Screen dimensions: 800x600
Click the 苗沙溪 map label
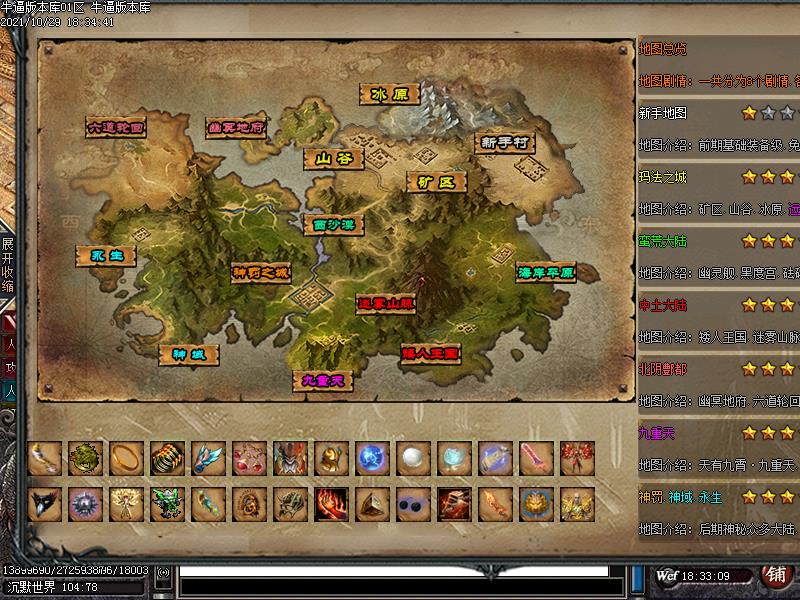334,225
